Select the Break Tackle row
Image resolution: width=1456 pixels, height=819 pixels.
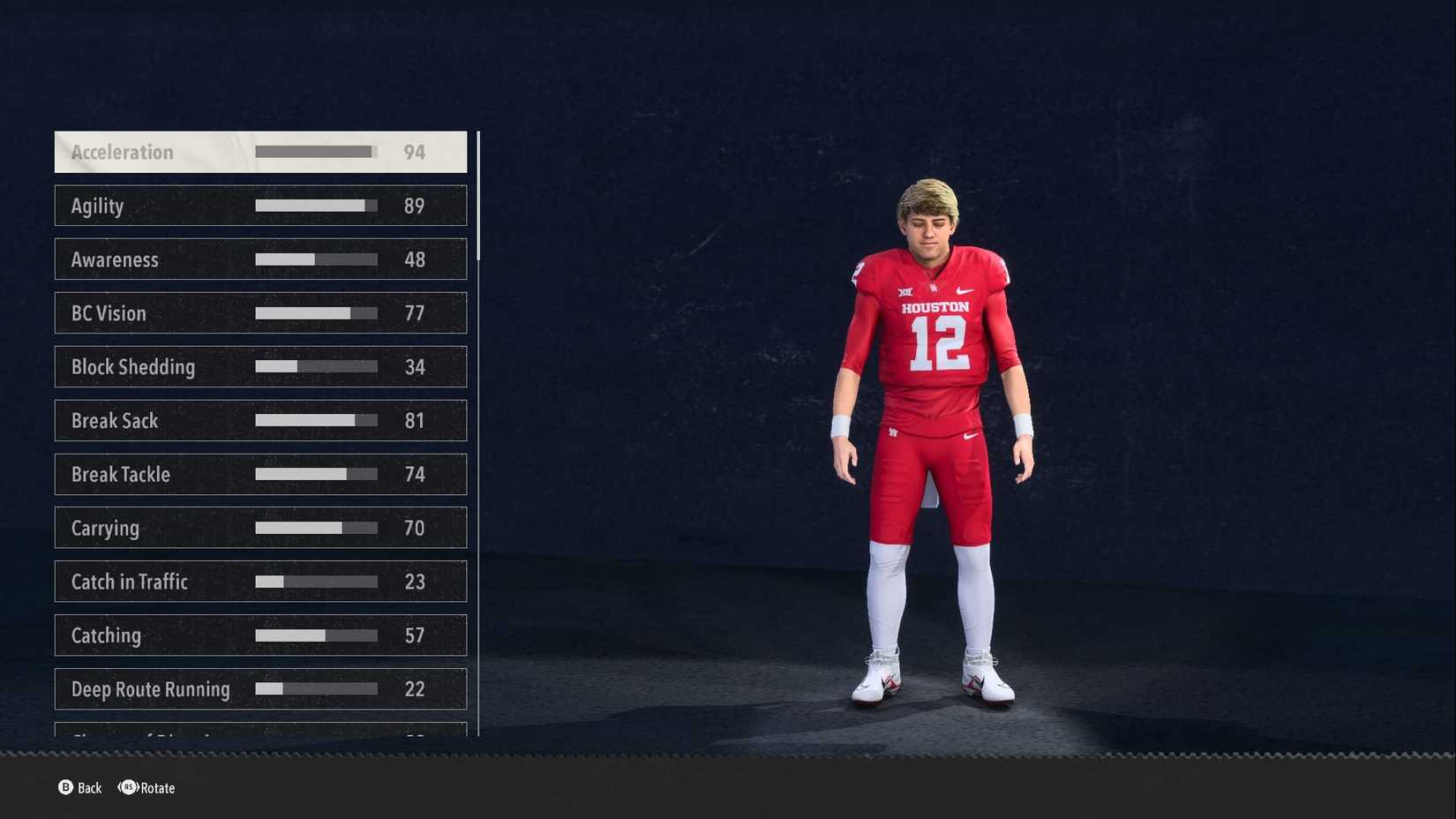click(260, 474)
